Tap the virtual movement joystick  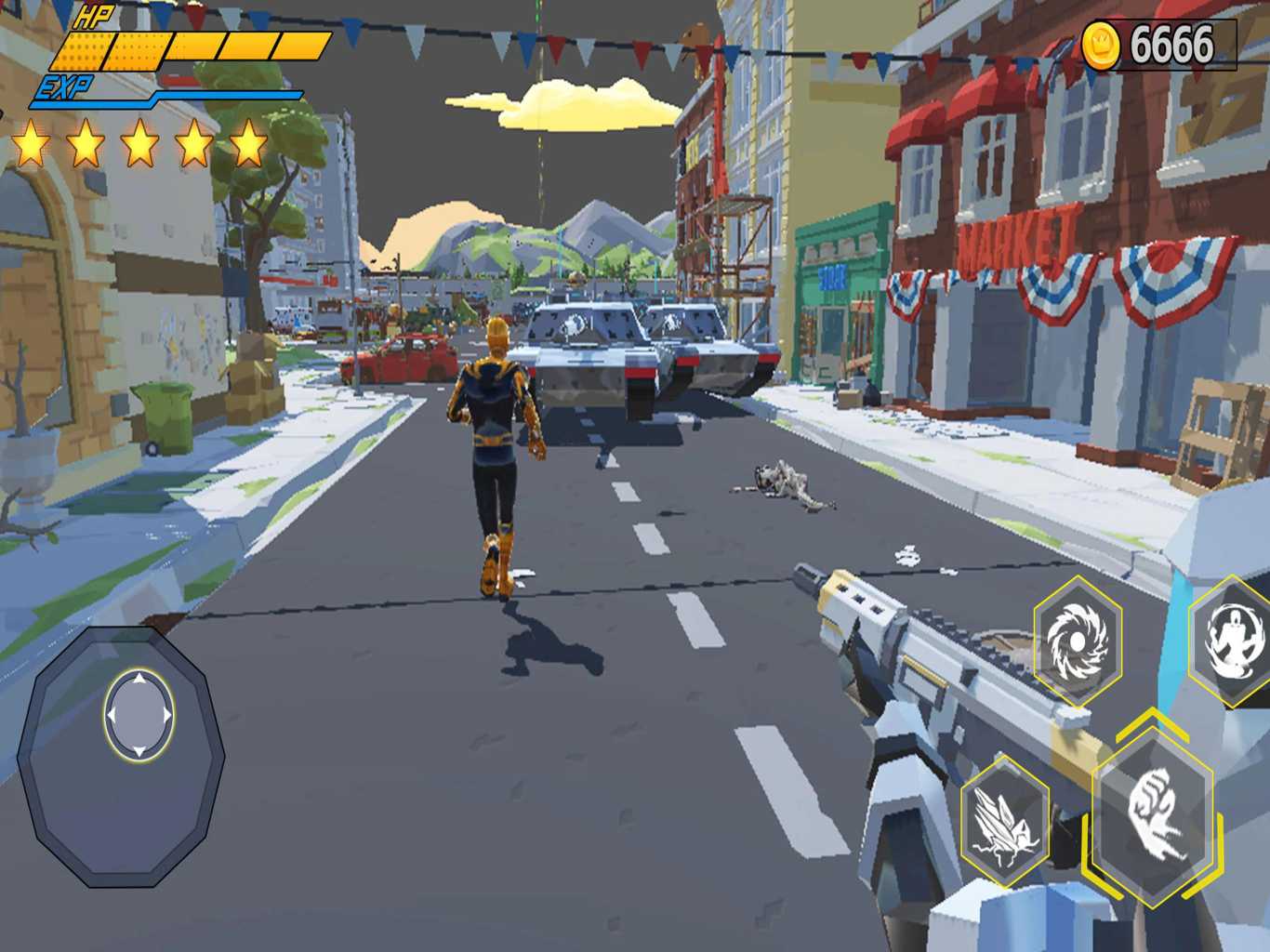coord(139,716)
